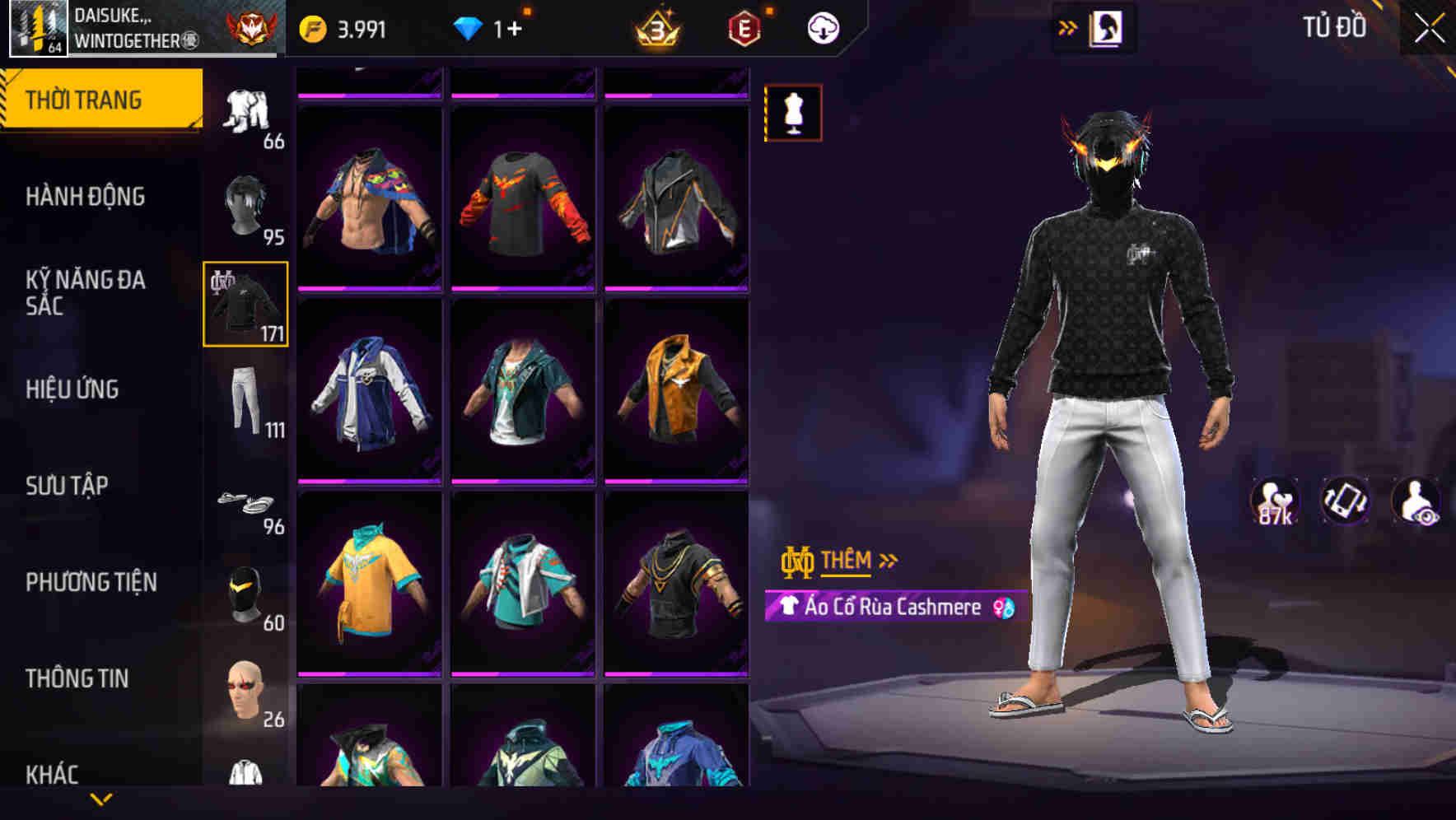Open the wardrobe card icon near top right
Image resolution: width=1456 pixels, height=820 pixels.
[1108, 26]
